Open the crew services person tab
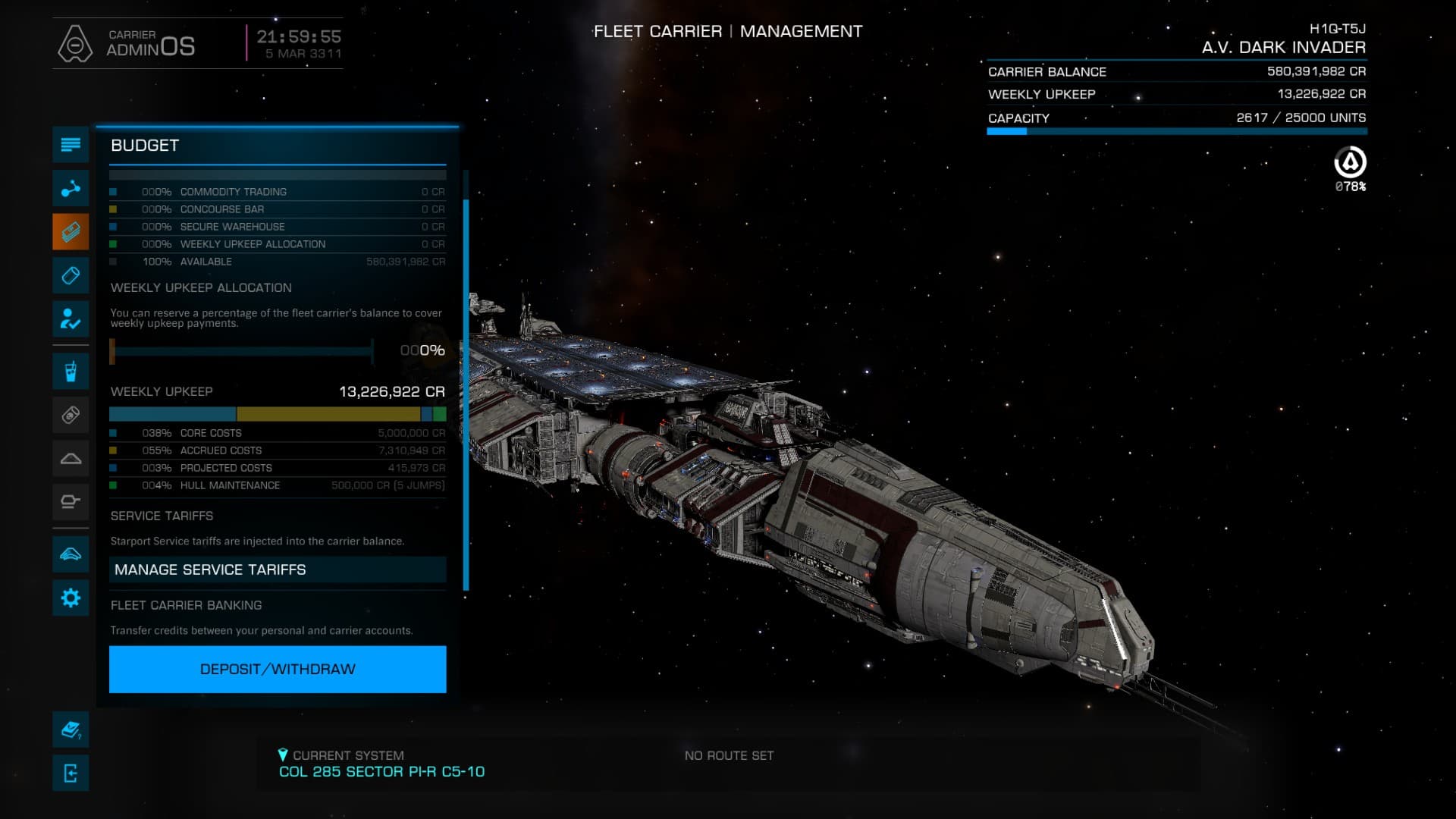 pos(71,318)
